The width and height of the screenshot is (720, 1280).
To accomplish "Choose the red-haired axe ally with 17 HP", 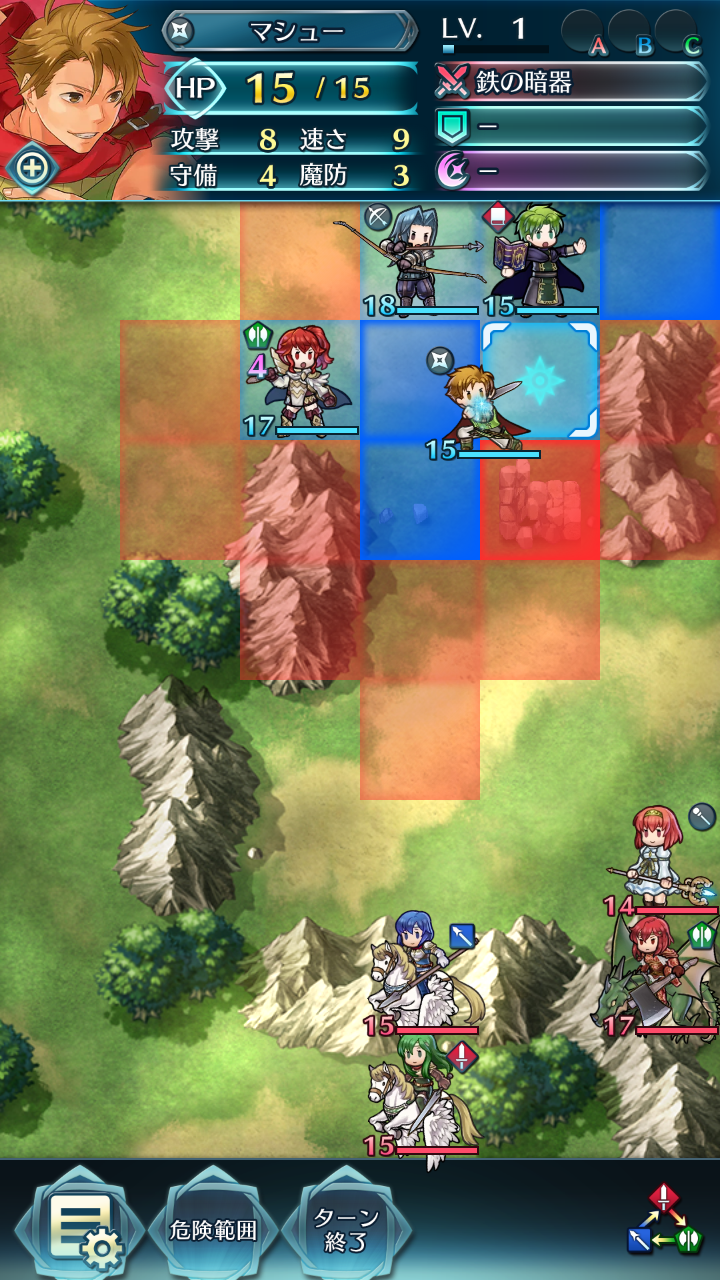I will [x=300, y=381].
